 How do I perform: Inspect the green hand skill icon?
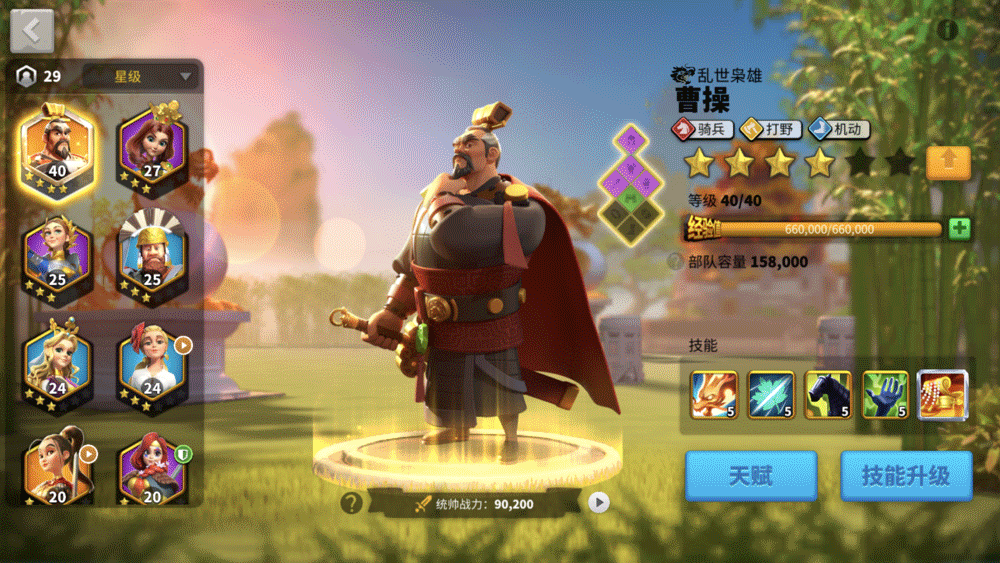coord(885,395)
